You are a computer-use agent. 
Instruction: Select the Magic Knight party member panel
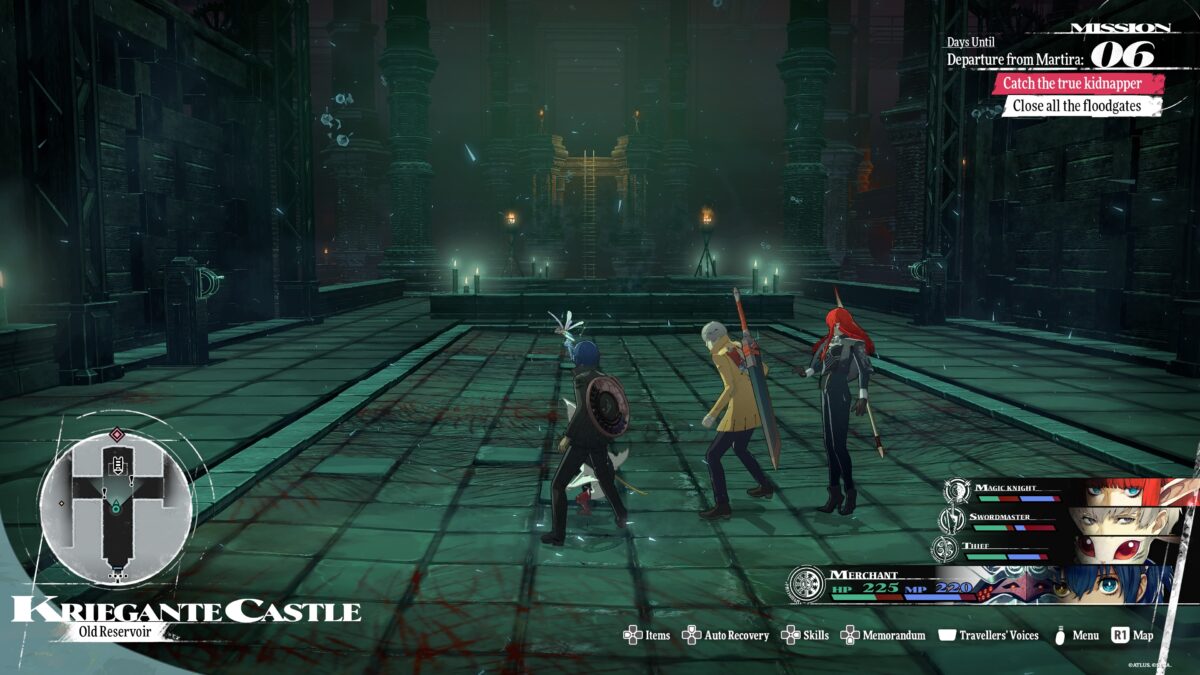pos(1070,491)
